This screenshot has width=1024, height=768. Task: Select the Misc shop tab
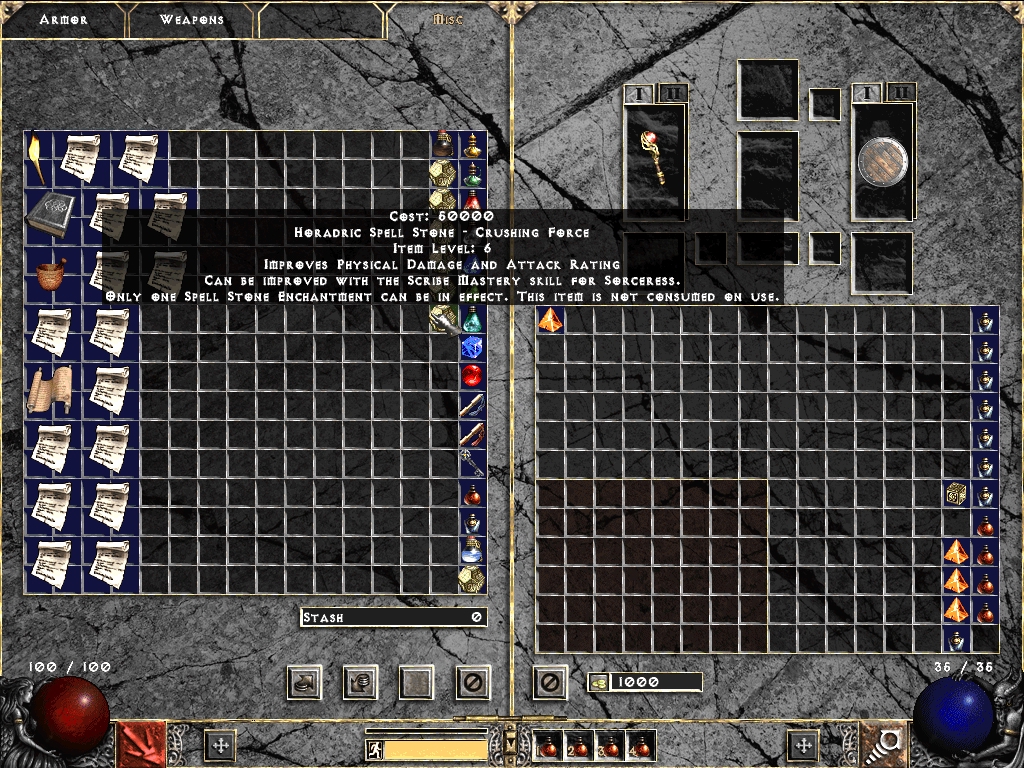[x=447, y=20]
